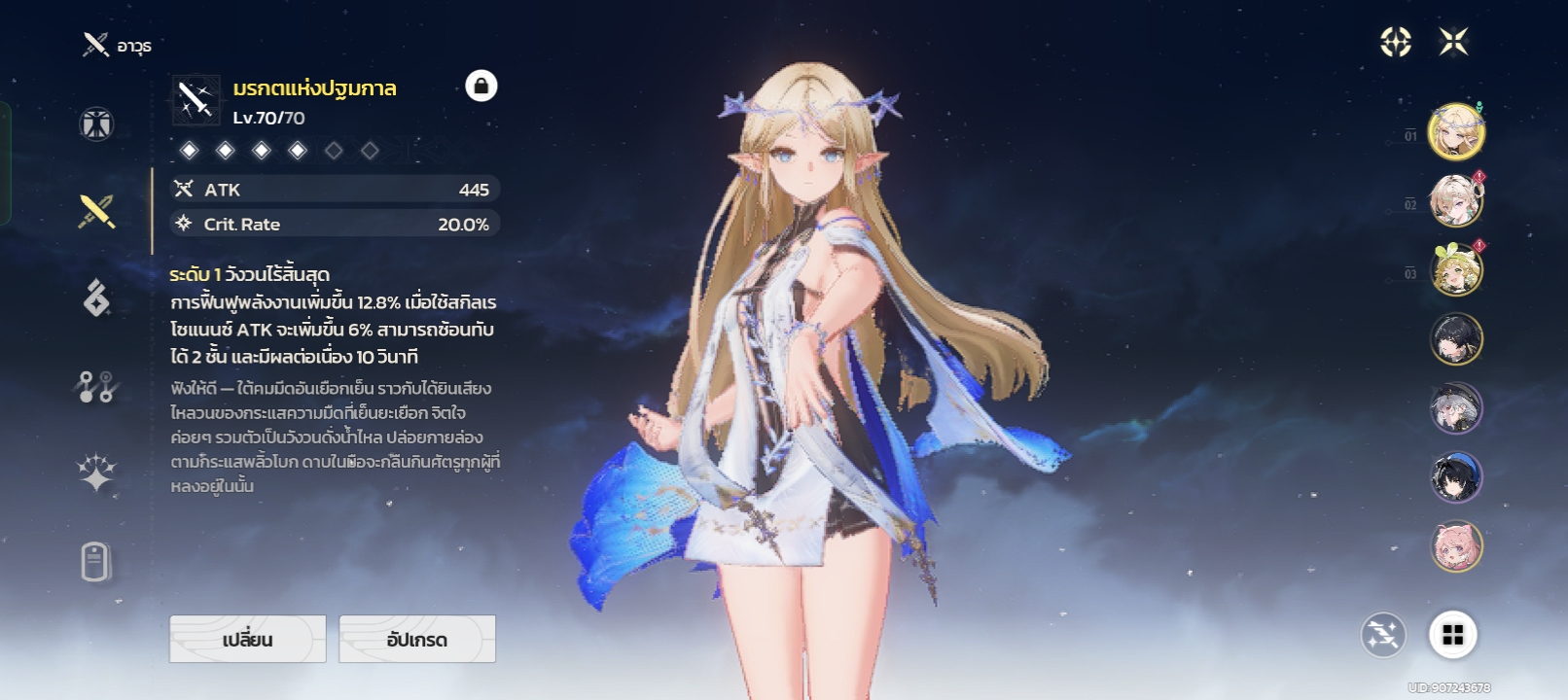This screenshot has width=1568, height=700.
Task: Select the ID card tab in the sidebar
Action: 95,562
